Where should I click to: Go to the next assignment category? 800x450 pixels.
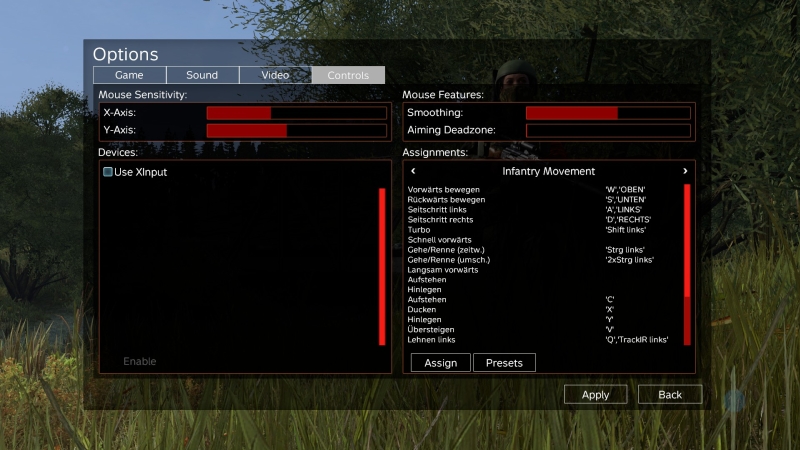(685, 171)
